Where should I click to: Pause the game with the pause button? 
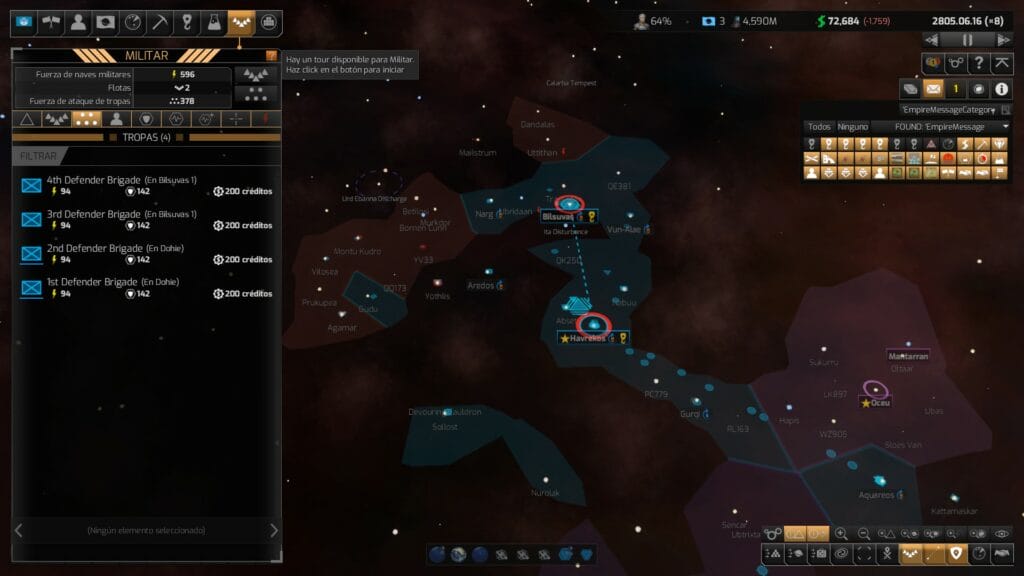(x=968, y=40)
